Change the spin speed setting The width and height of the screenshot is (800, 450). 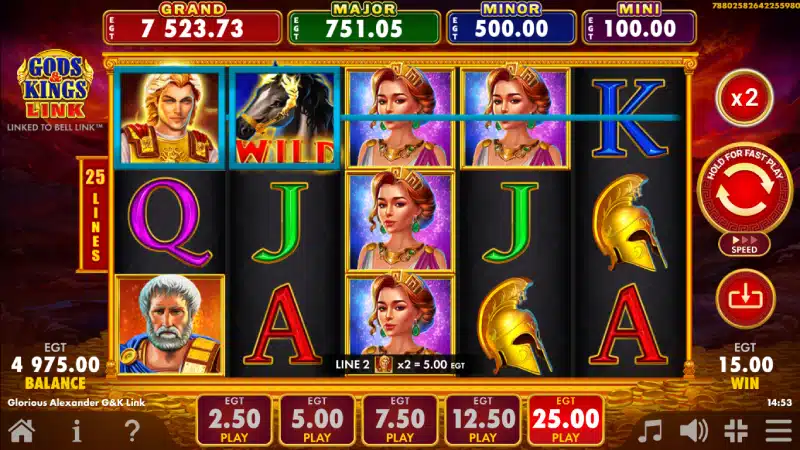[745, 244]
